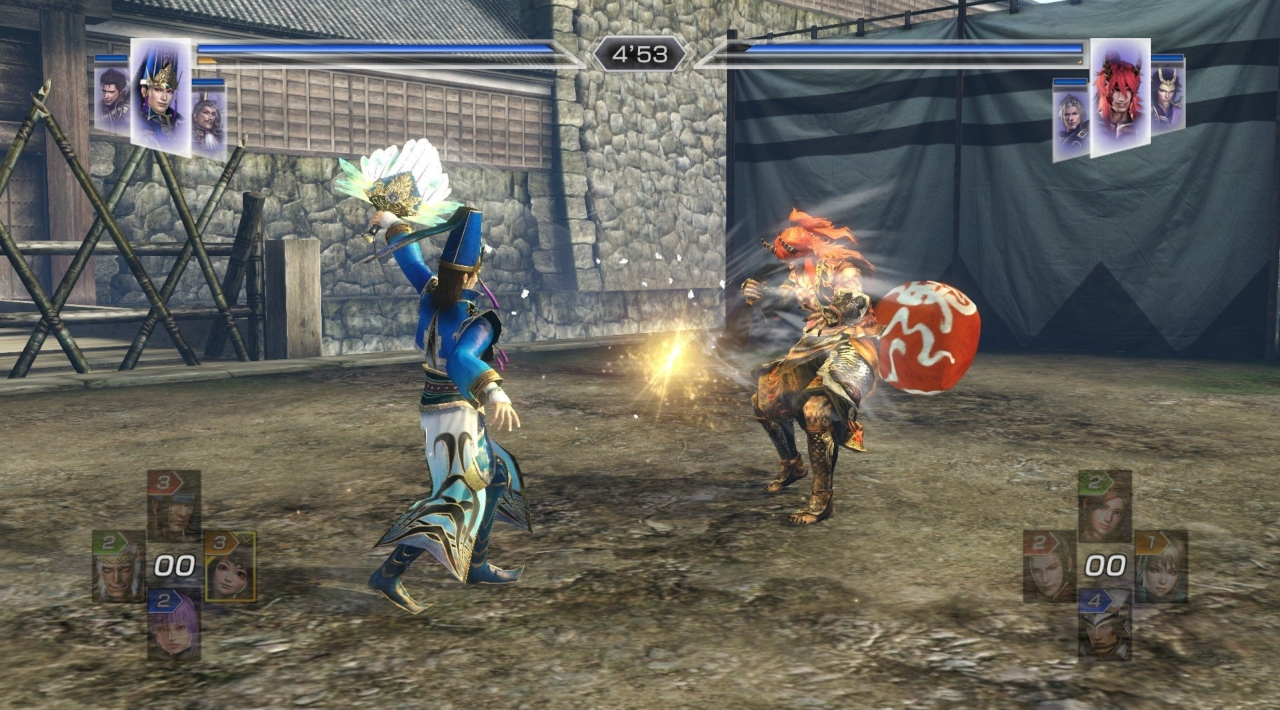Select the horned-helmet enemy reserve portrait
The height and width of the screenshot is (710, 1280).
coord(1167,95)
